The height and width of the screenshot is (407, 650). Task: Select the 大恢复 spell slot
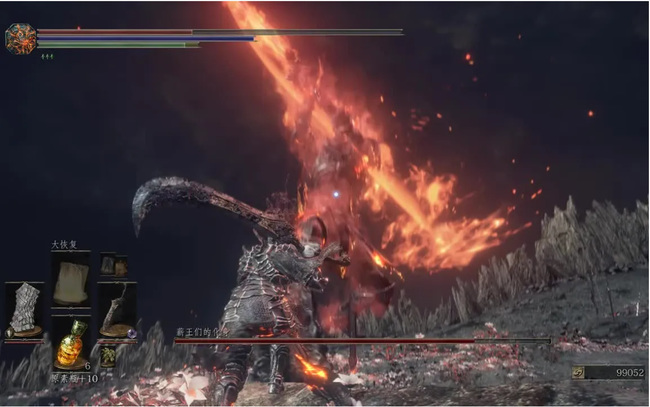69,280
